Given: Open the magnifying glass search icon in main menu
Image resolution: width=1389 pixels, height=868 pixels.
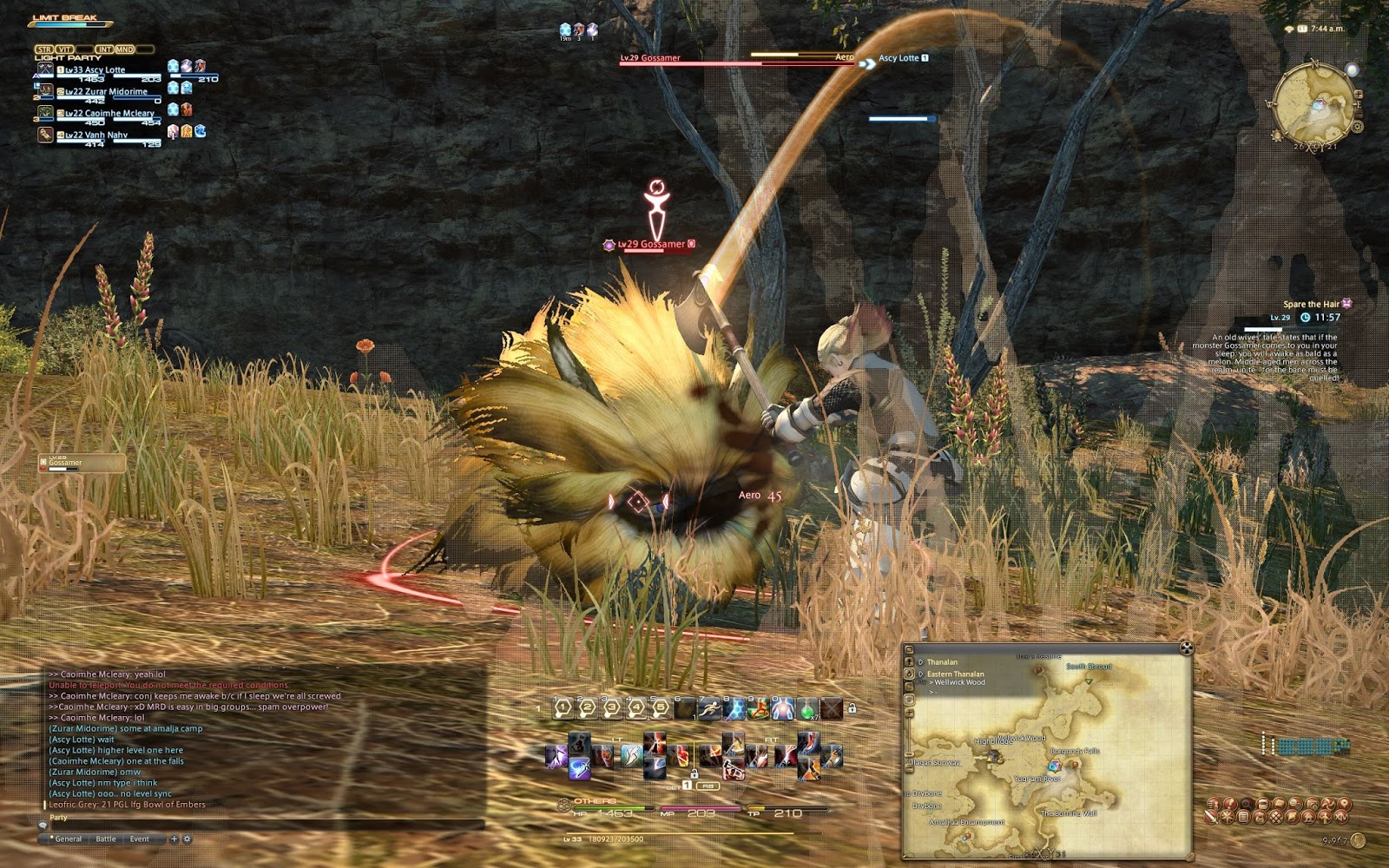Looking at the screenshot, I should coord(1247,804).
